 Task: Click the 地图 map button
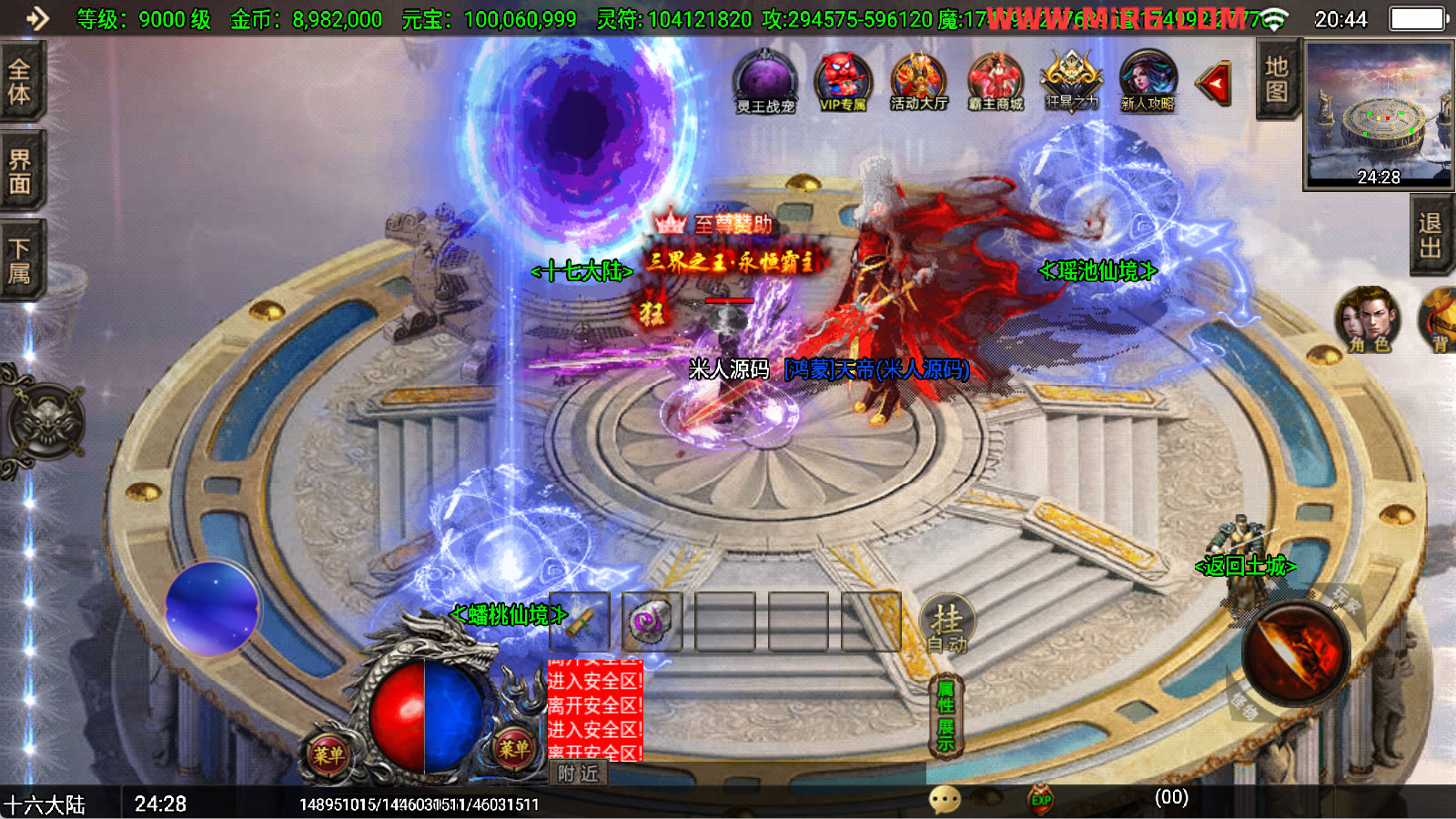1276,79
